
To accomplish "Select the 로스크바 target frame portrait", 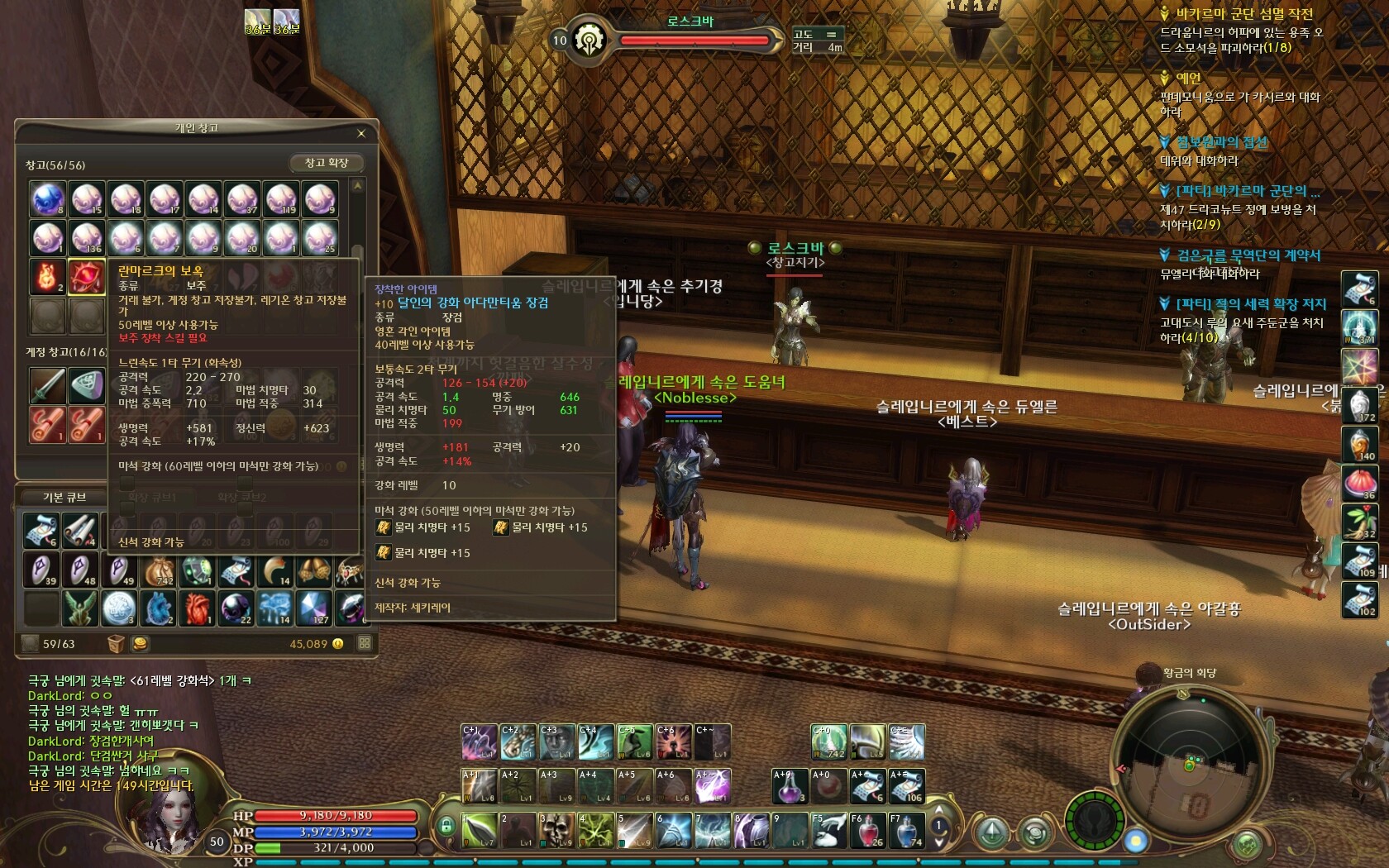I will (x=589, y=40).
